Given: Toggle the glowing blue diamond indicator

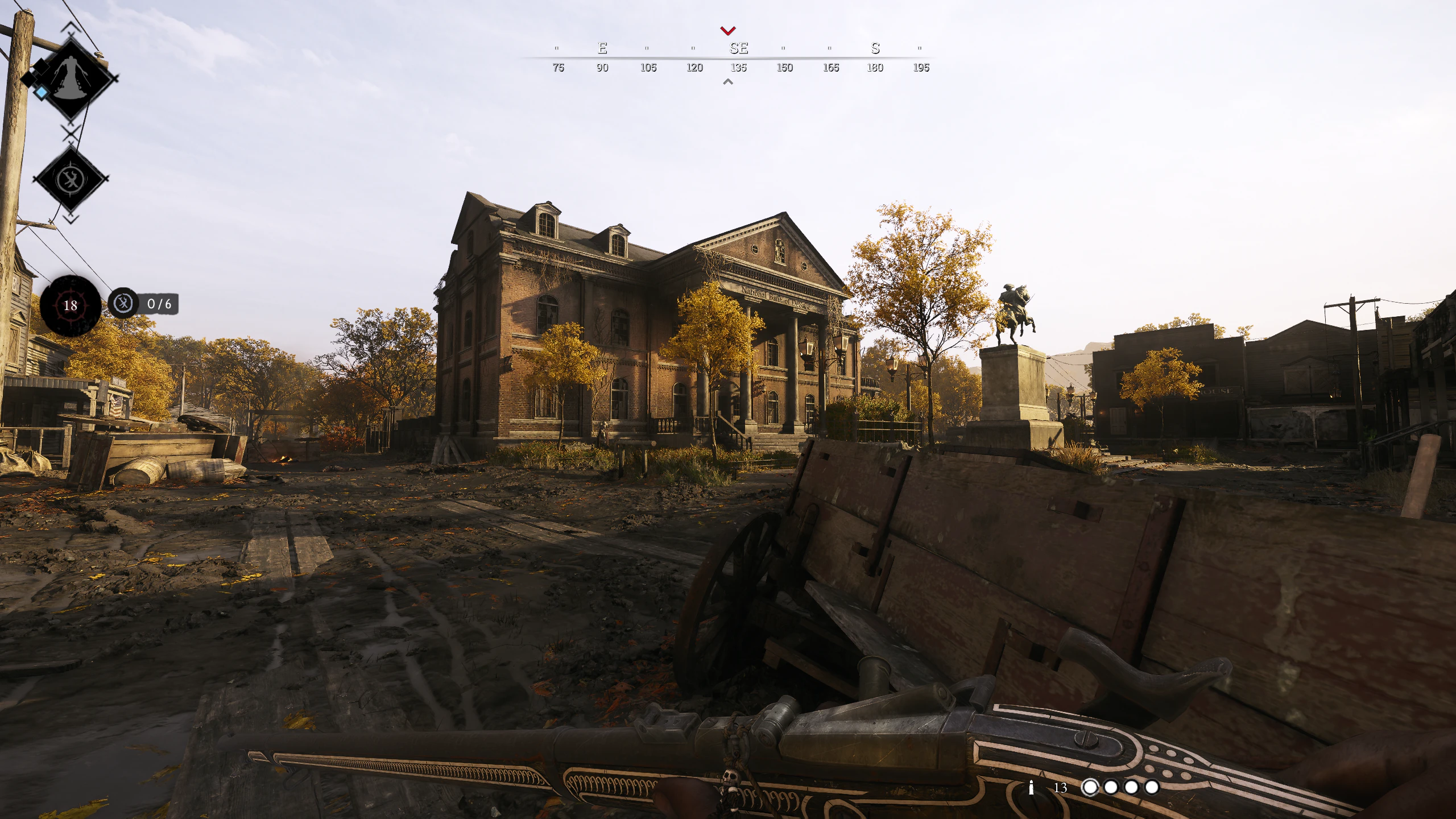Looking at the screenshot, I should [x=40, y=92].
